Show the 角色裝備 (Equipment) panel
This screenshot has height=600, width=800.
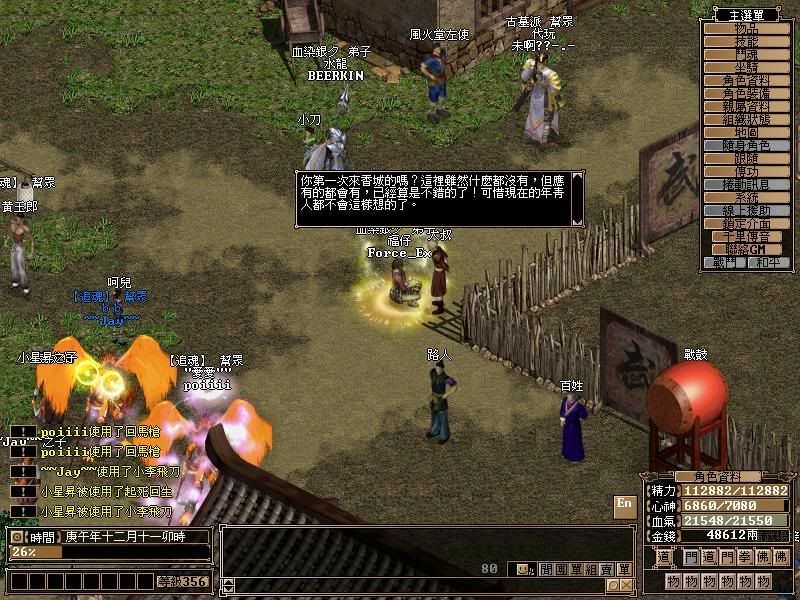point(746,93)
